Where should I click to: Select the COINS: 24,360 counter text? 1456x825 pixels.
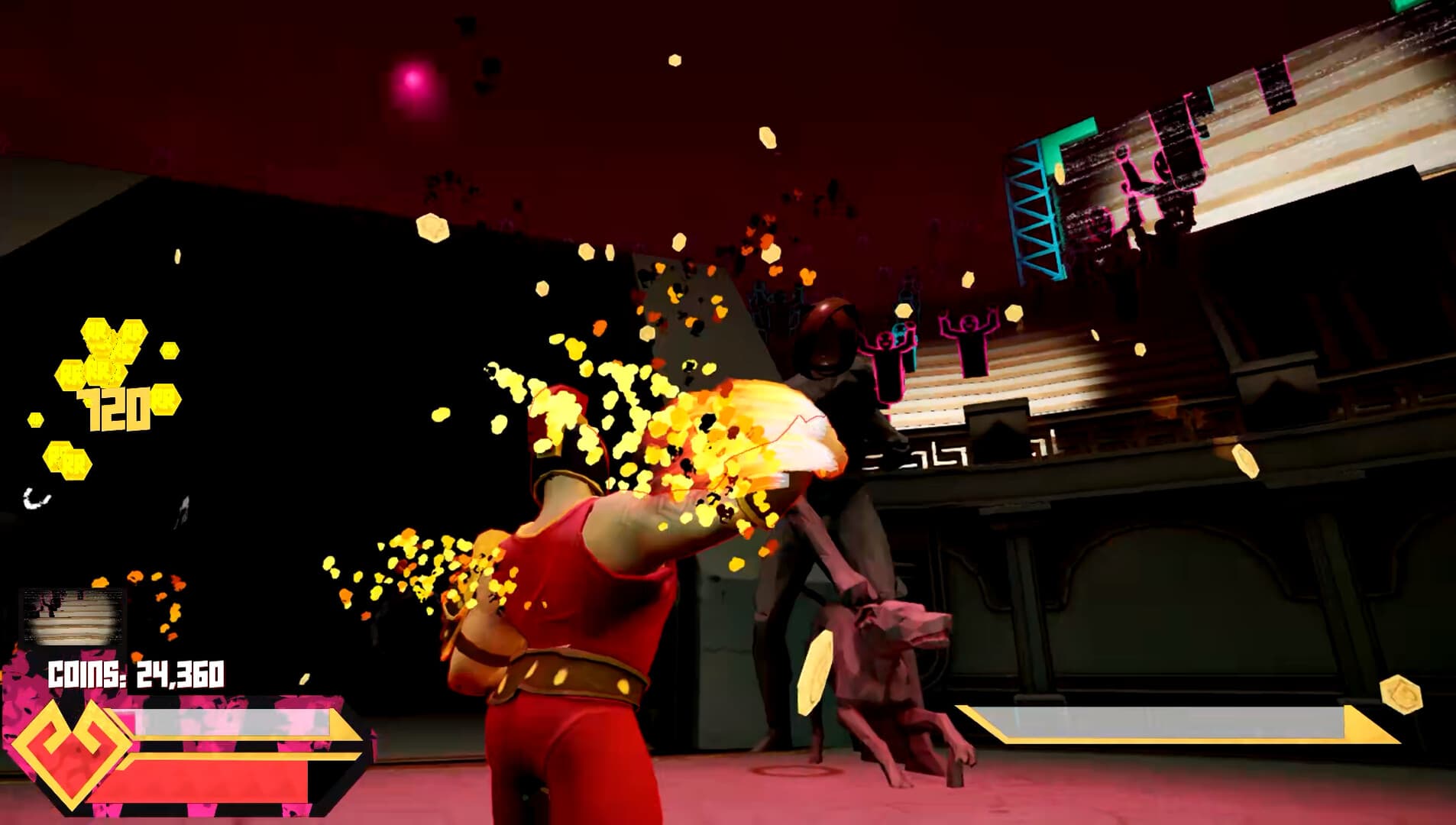[x=136, y=671]
